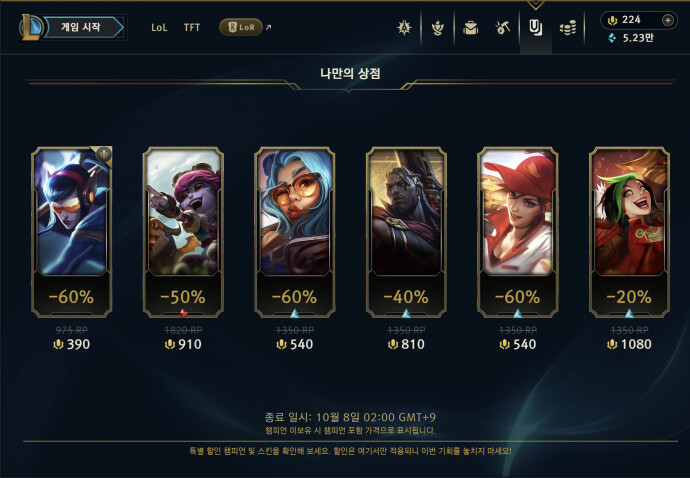Switch to the TFT tab
The height and width of the screenshot is (478, 690).
[192, 27]
